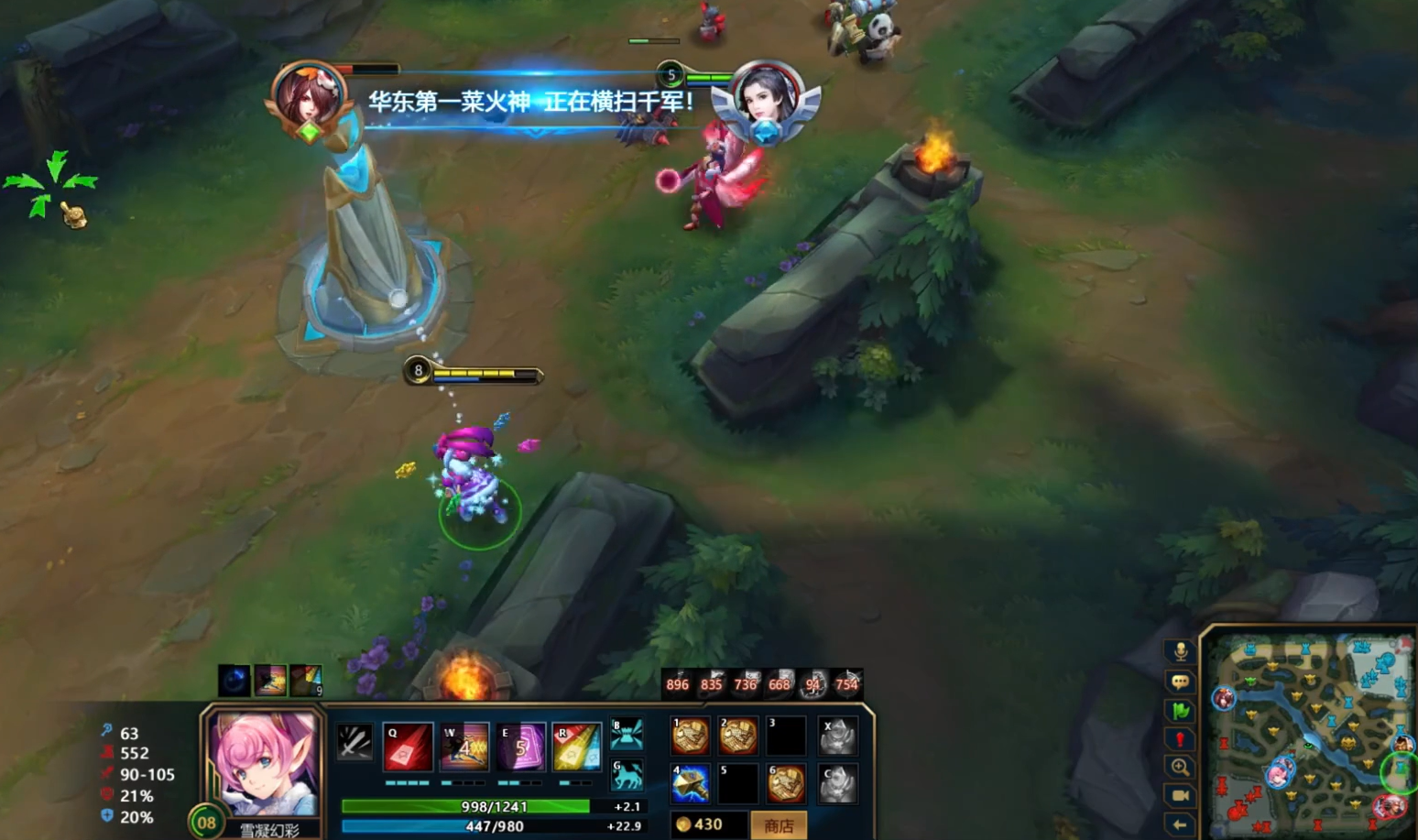The width and height of the screenshot is (1418, 840).
Task: Activate the R ultimate ability icon
Action: tap(576, 747)
